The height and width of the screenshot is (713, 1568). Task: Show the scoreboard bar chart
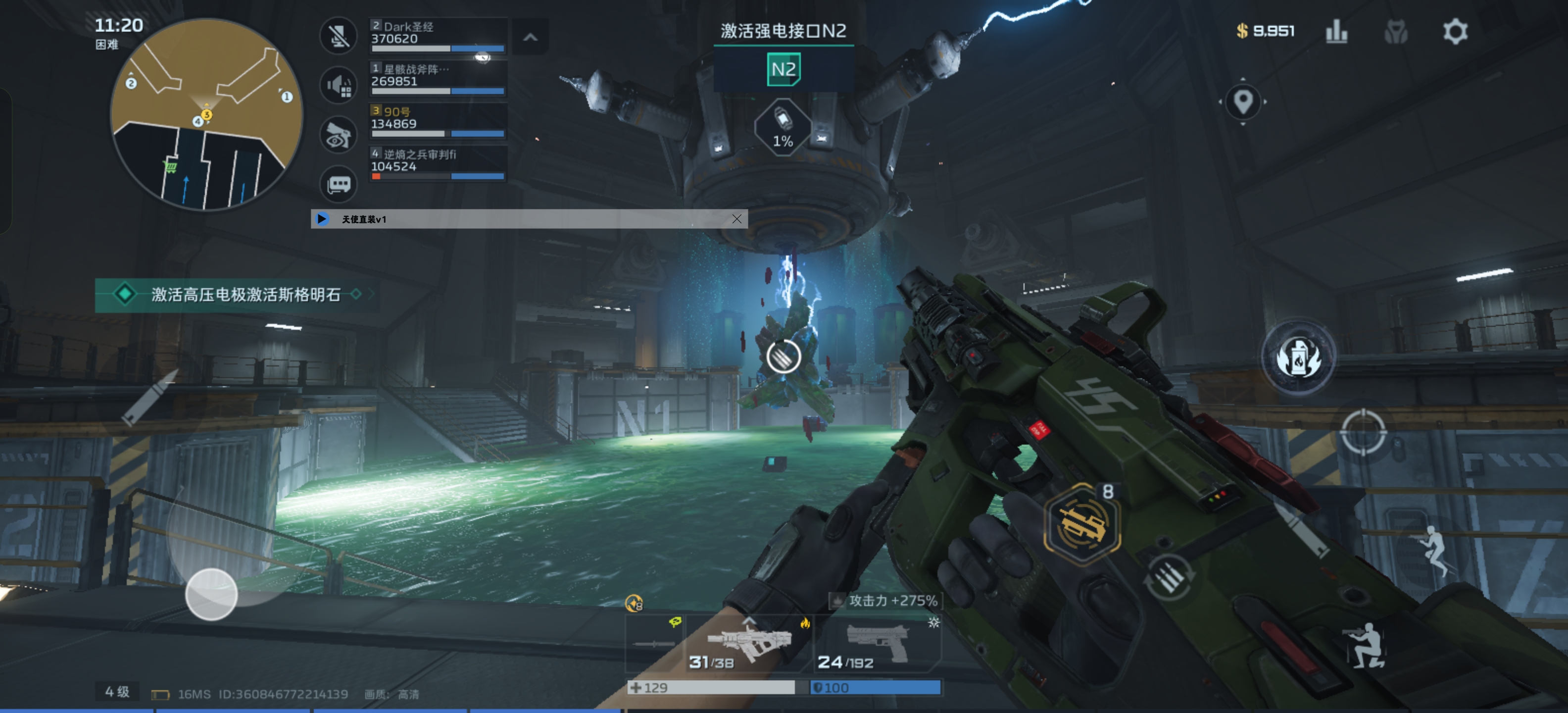[1336, 31]
